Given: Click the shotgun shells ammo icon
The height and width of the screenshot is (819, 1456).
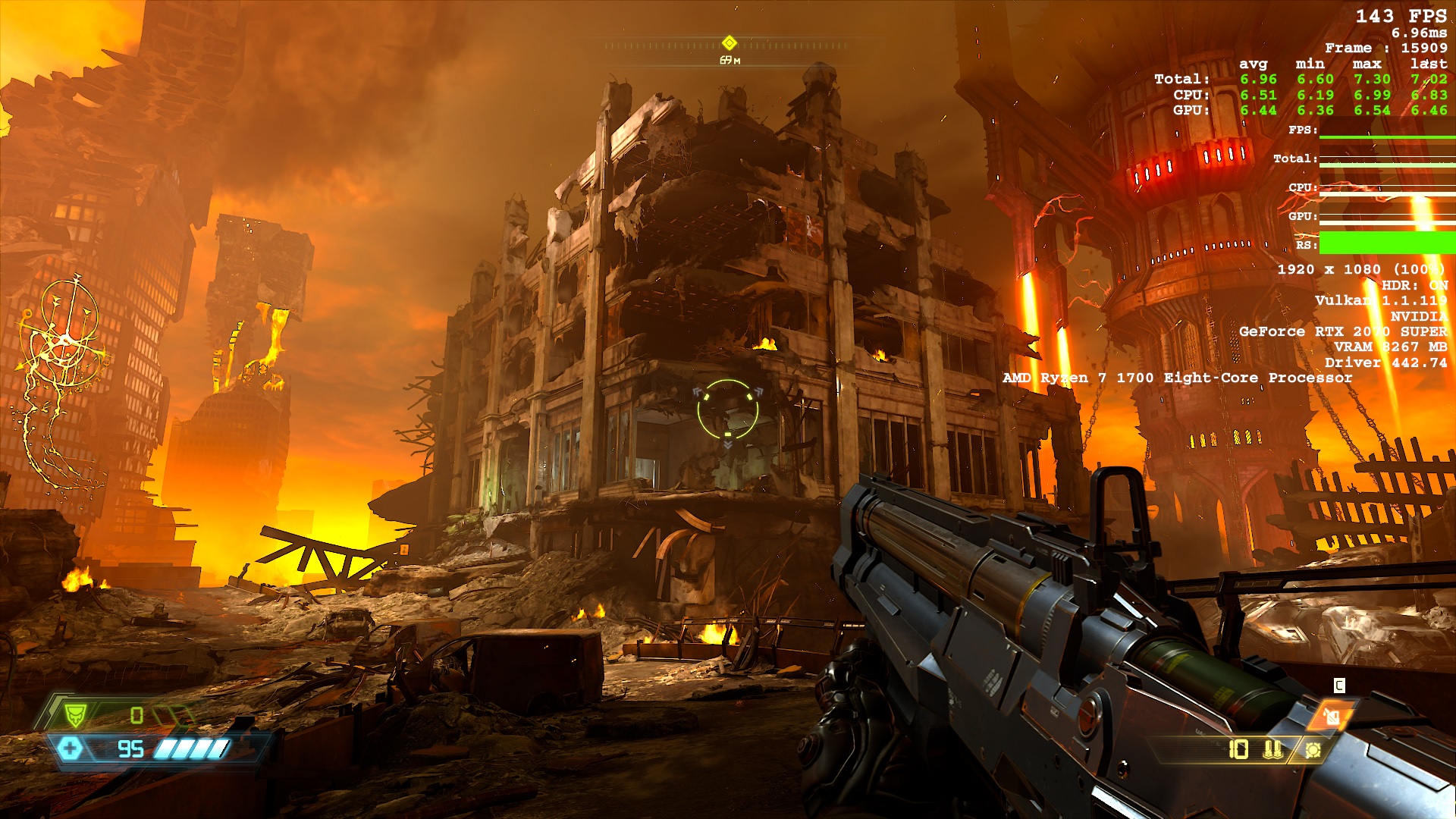Looking at the screenshot, I should point(1273,749).
